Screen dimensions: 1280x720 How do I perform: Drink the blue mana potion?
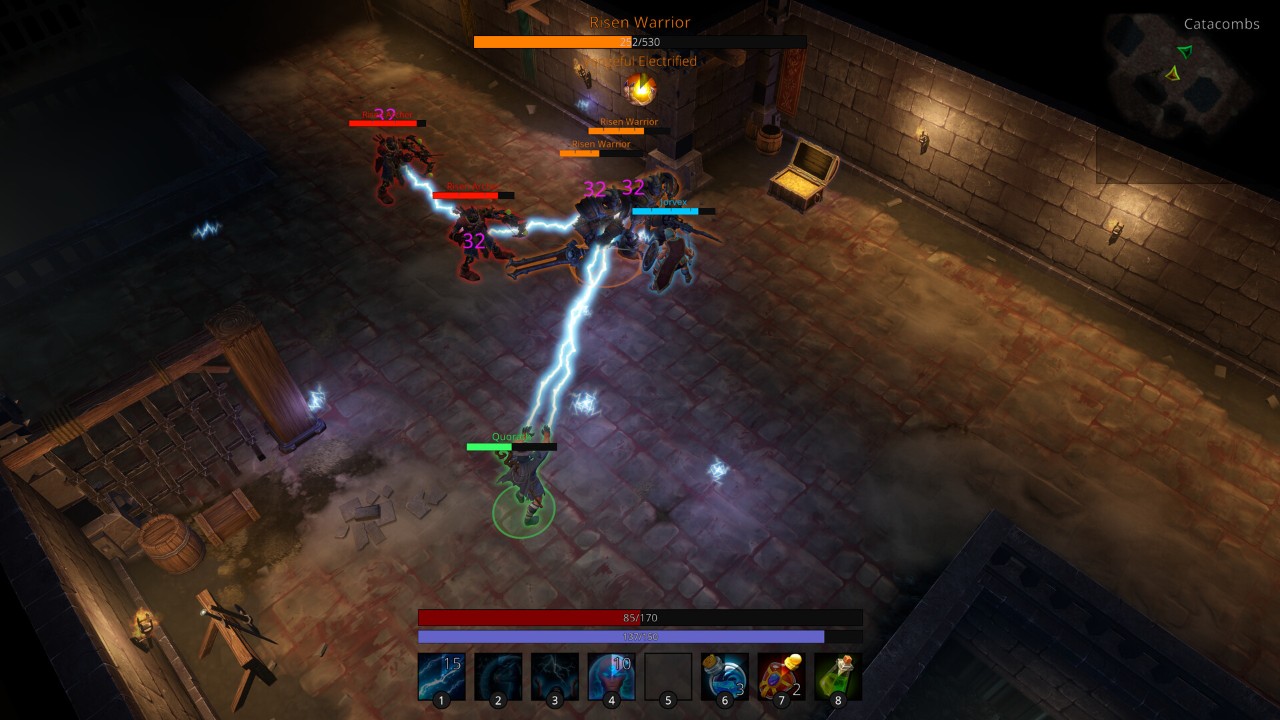pyautogui.click(x=725, y=676)
